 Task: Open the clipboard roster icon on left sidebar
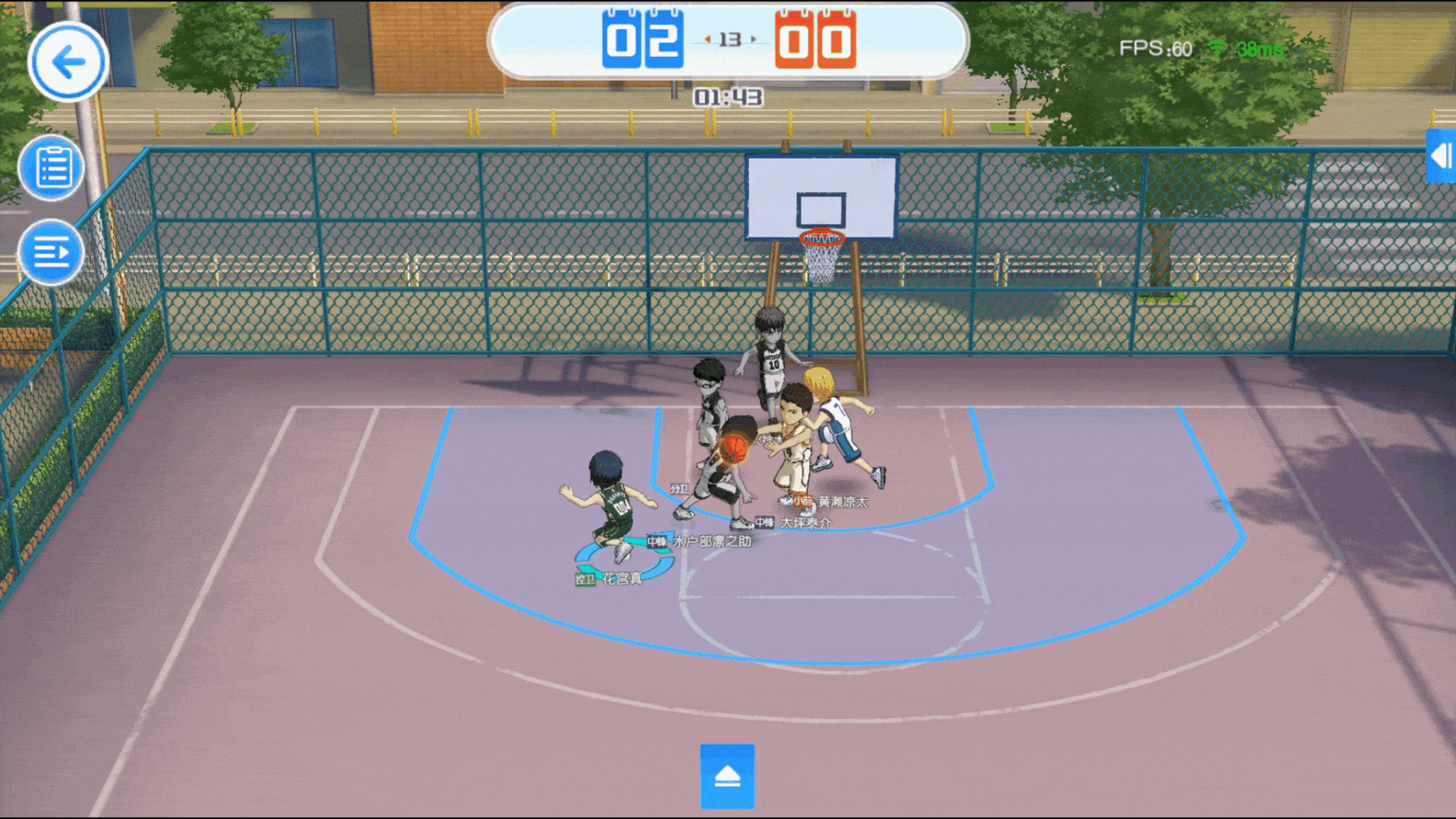(51, 167)
